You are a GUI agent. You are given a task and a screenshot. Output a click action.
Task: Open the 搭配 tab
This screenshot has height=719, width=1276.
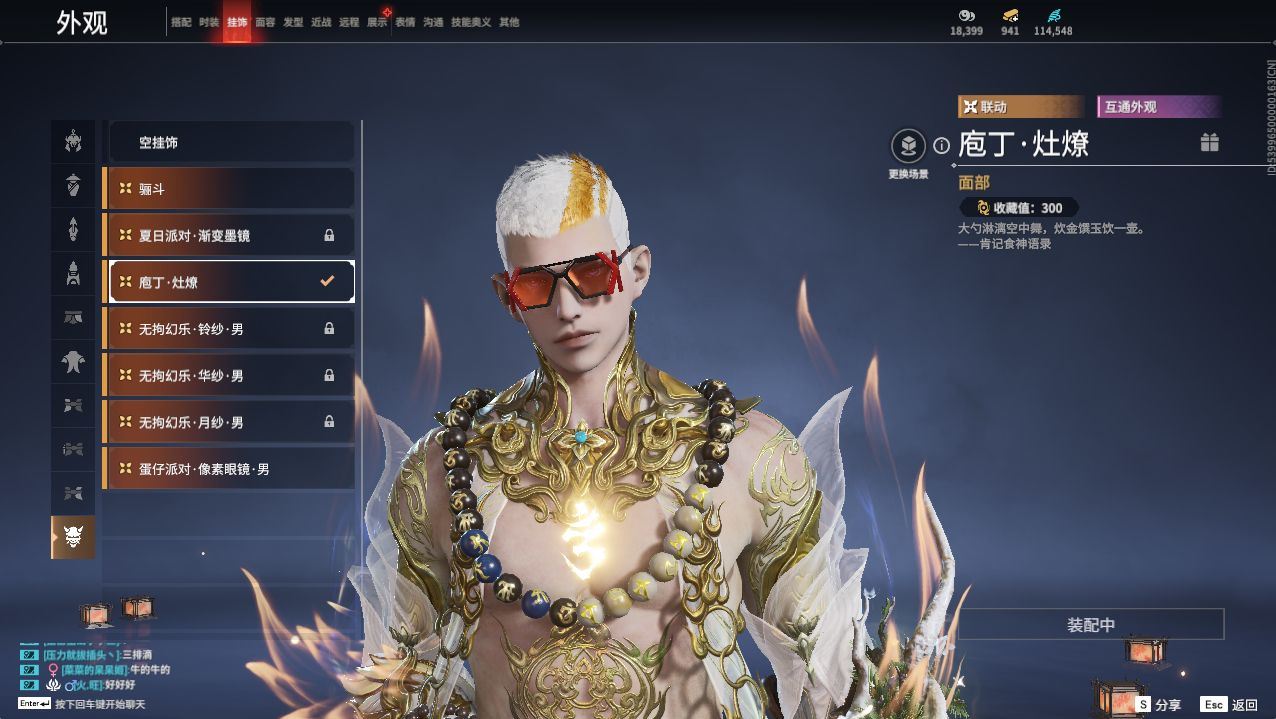[x=181, y=22]
